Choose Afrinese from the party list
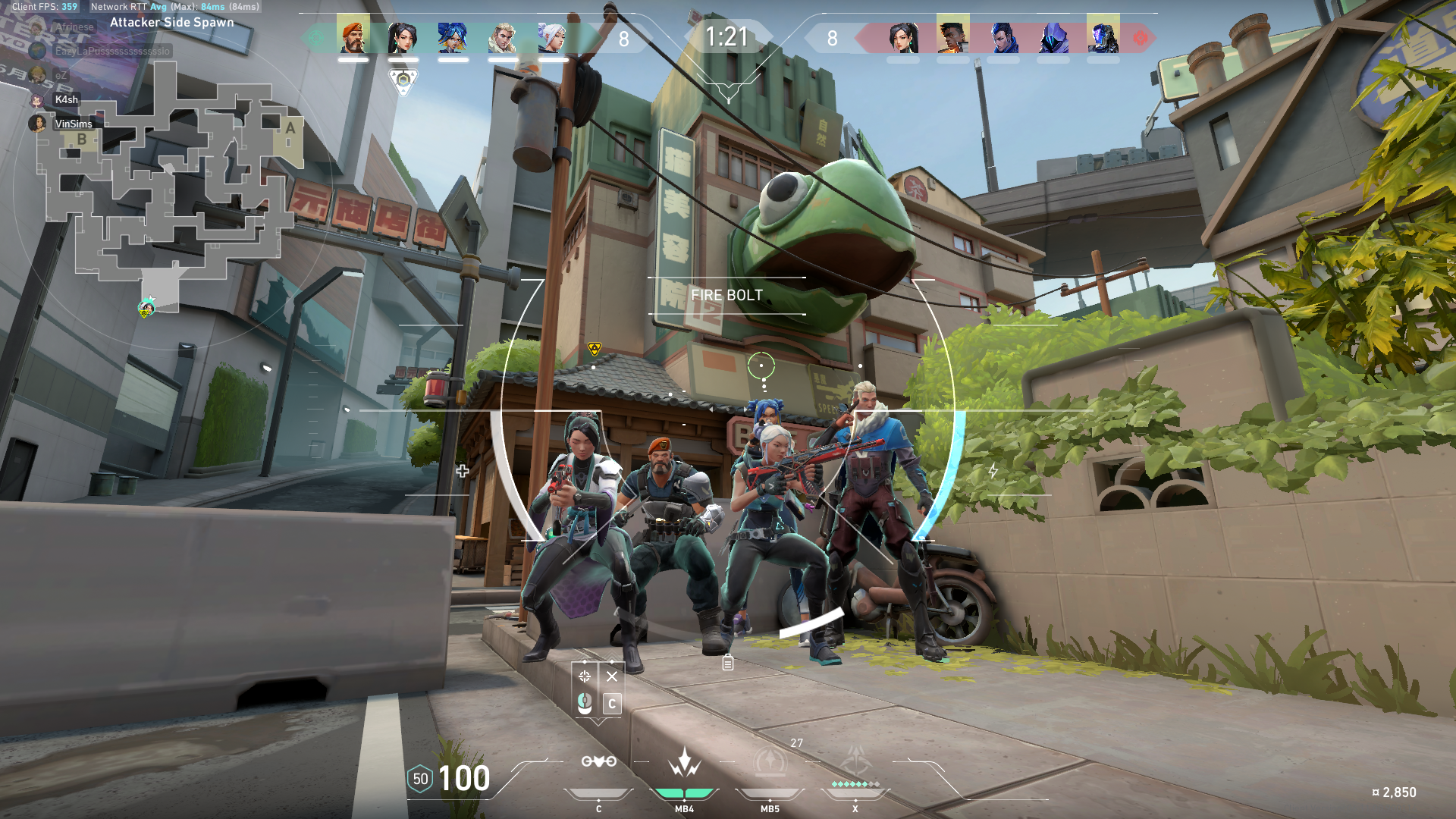The height and width of the screenshot is (819, 1456). (74, 27)
